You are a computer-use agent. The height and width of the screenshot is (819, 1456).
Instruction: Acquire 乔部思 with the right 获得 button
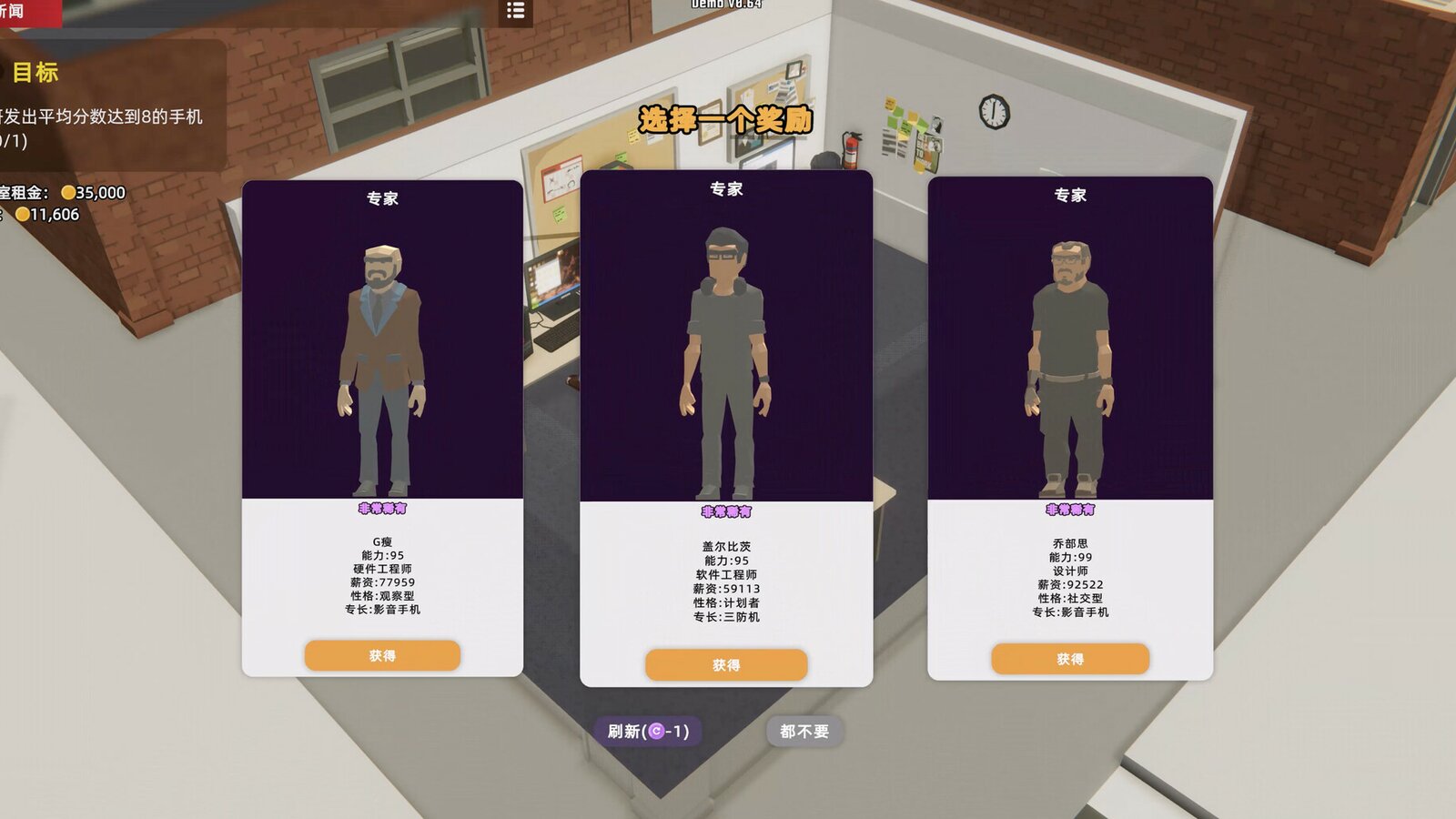point(1068,659)
